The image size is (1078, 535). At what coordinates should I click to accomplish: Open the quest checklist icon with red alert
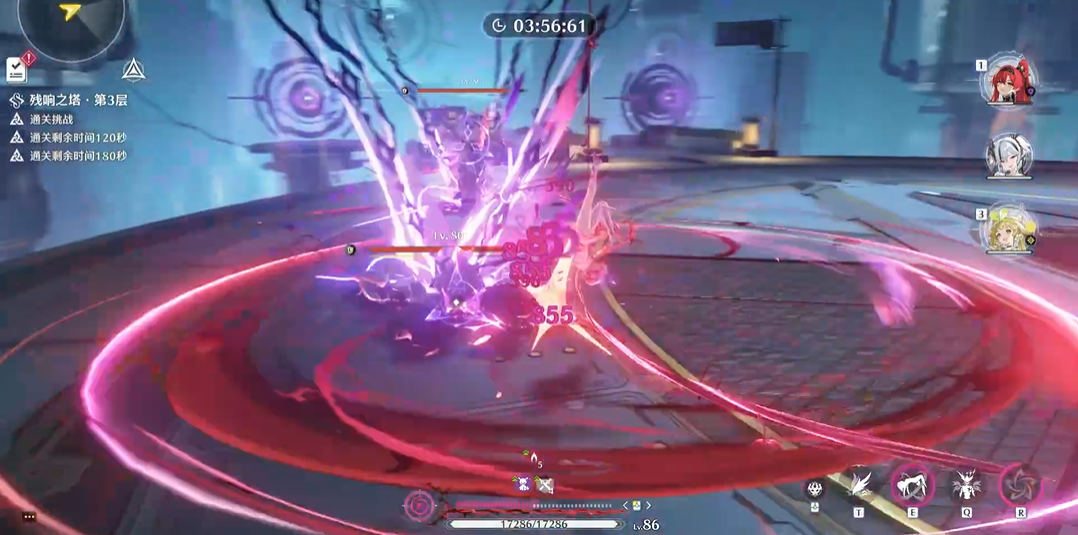[x=16, y=69]
